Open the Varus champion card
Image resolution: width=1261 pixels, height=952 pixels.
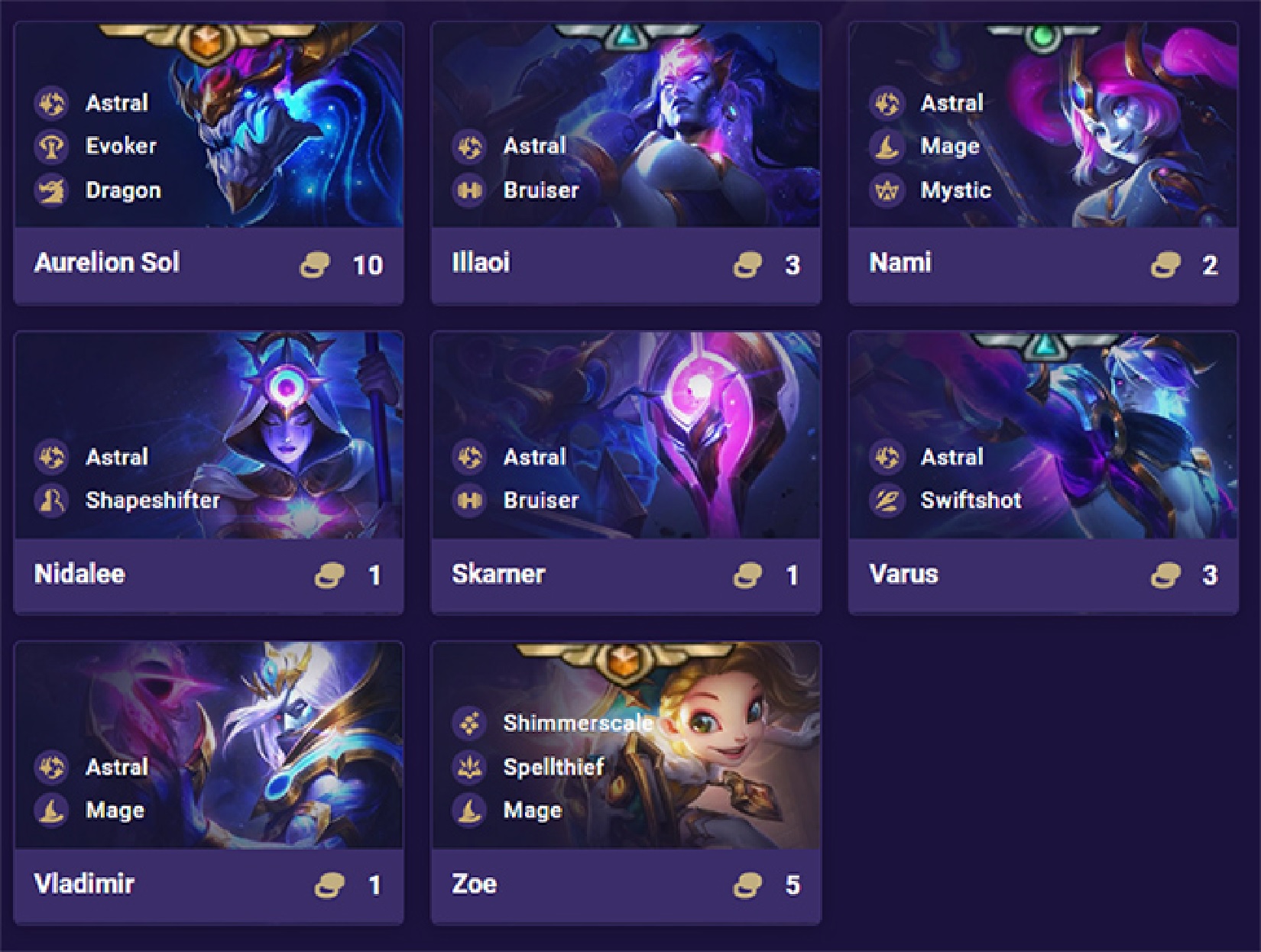pyautogui.click(x=1042, y=472)
